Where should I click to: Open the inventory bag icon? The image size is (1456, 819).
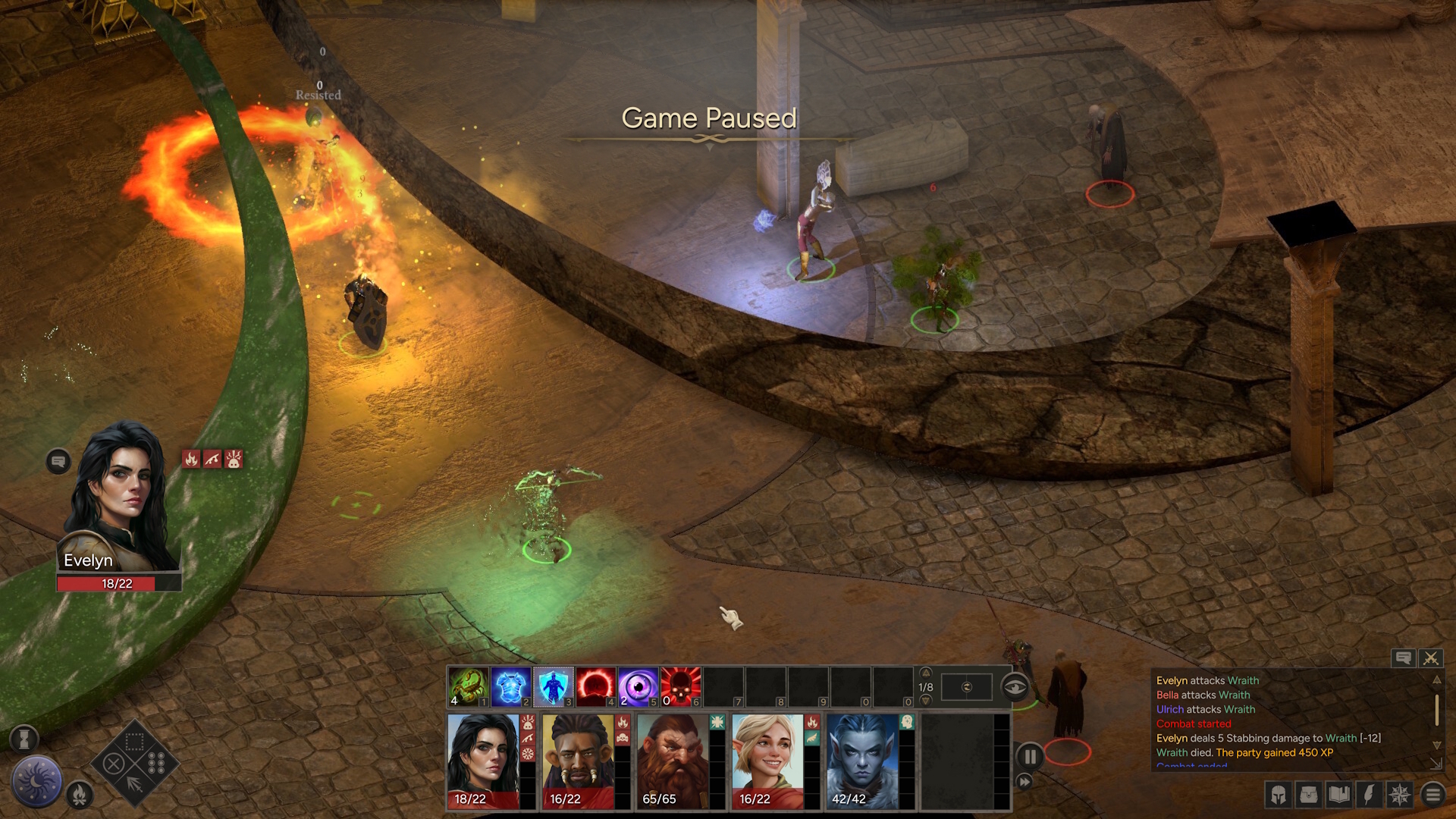coord(1309,794)
